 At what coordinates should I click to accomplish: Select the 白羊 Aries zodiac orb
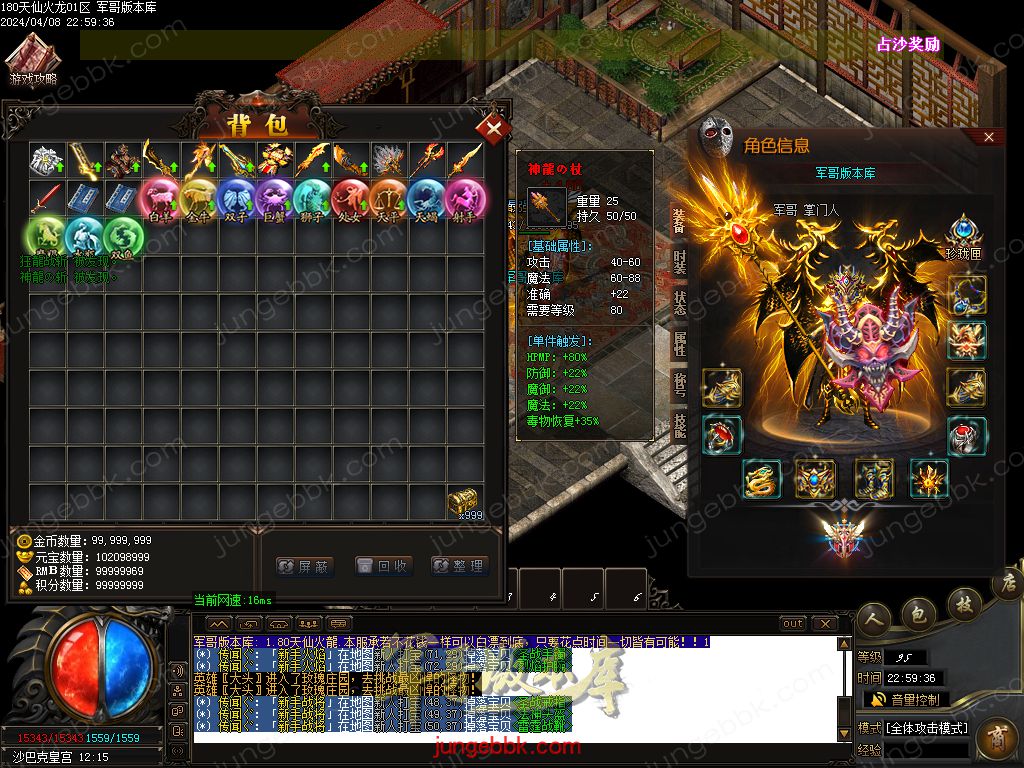pyautogui.click(x=160, y=197)
